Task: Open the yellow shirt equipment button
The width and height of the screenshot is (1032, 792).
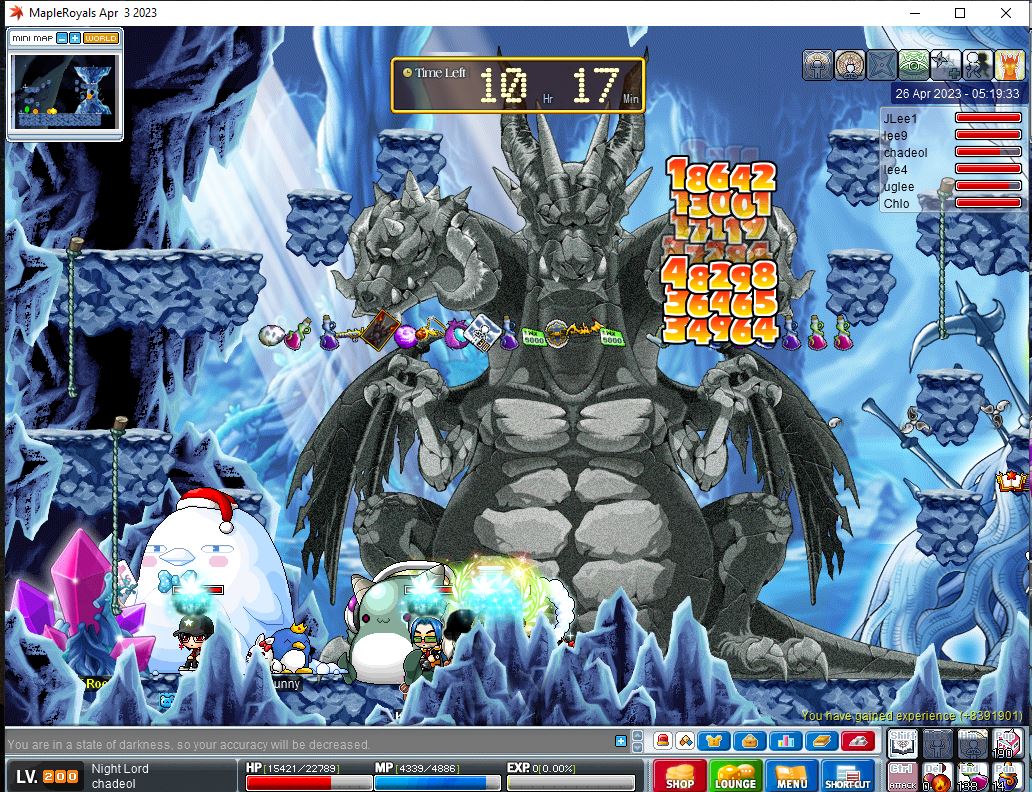Action: [714, 741]
